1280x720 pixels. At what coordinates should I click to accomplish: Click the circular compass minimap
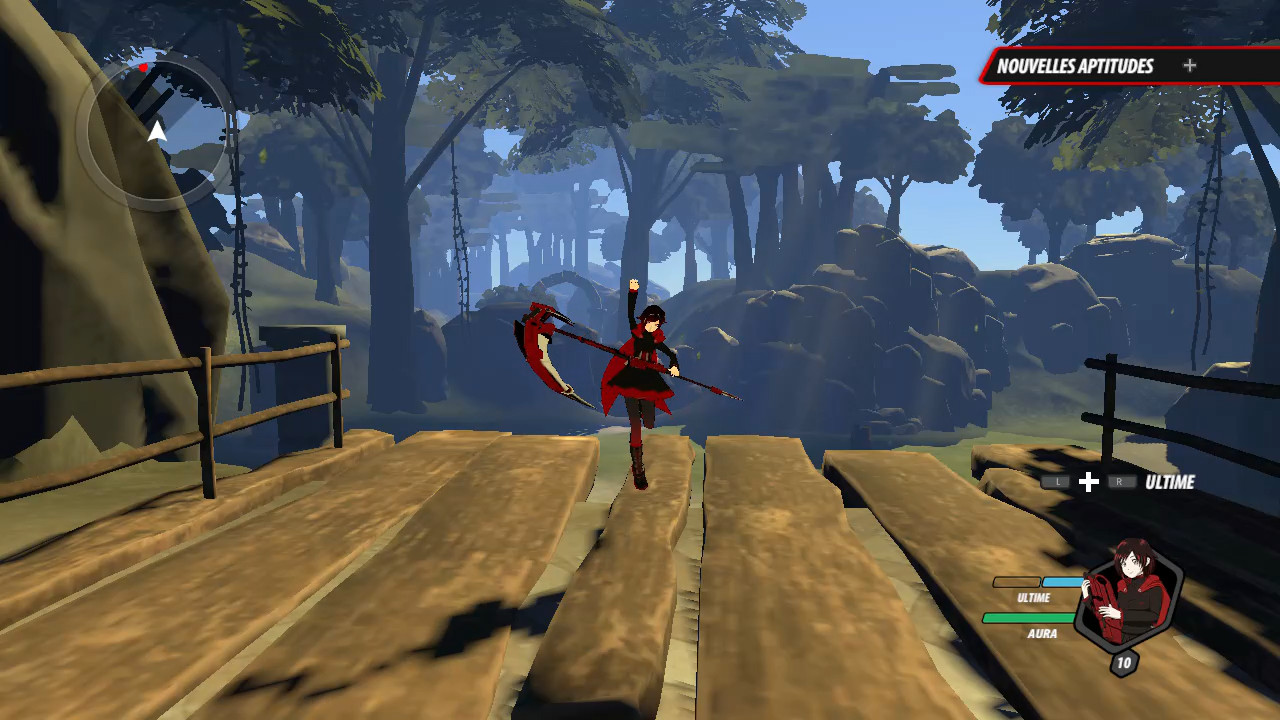156,130
